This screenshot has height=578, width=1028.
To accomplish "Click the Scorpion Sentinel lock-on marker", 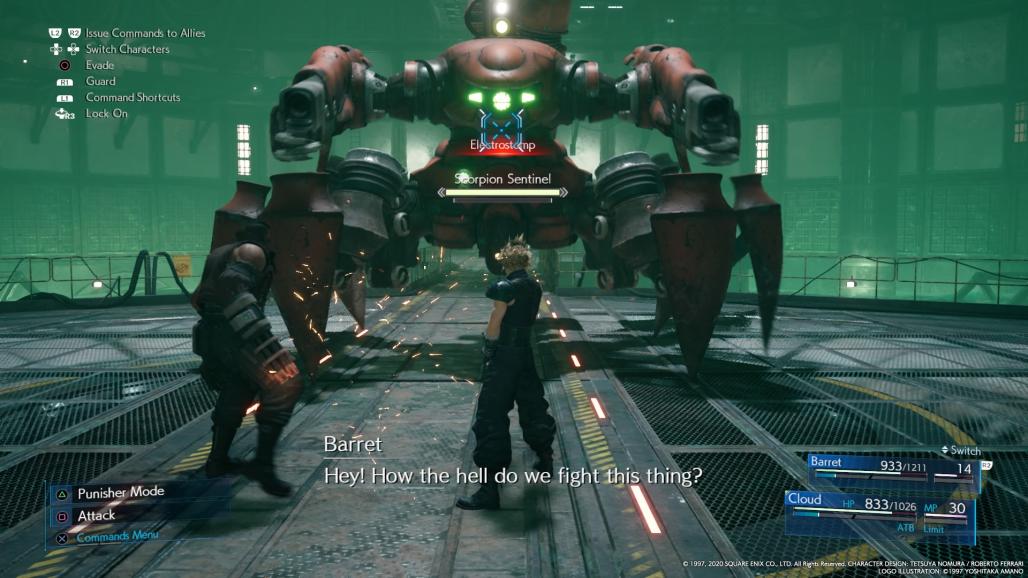I will [497, 122].
